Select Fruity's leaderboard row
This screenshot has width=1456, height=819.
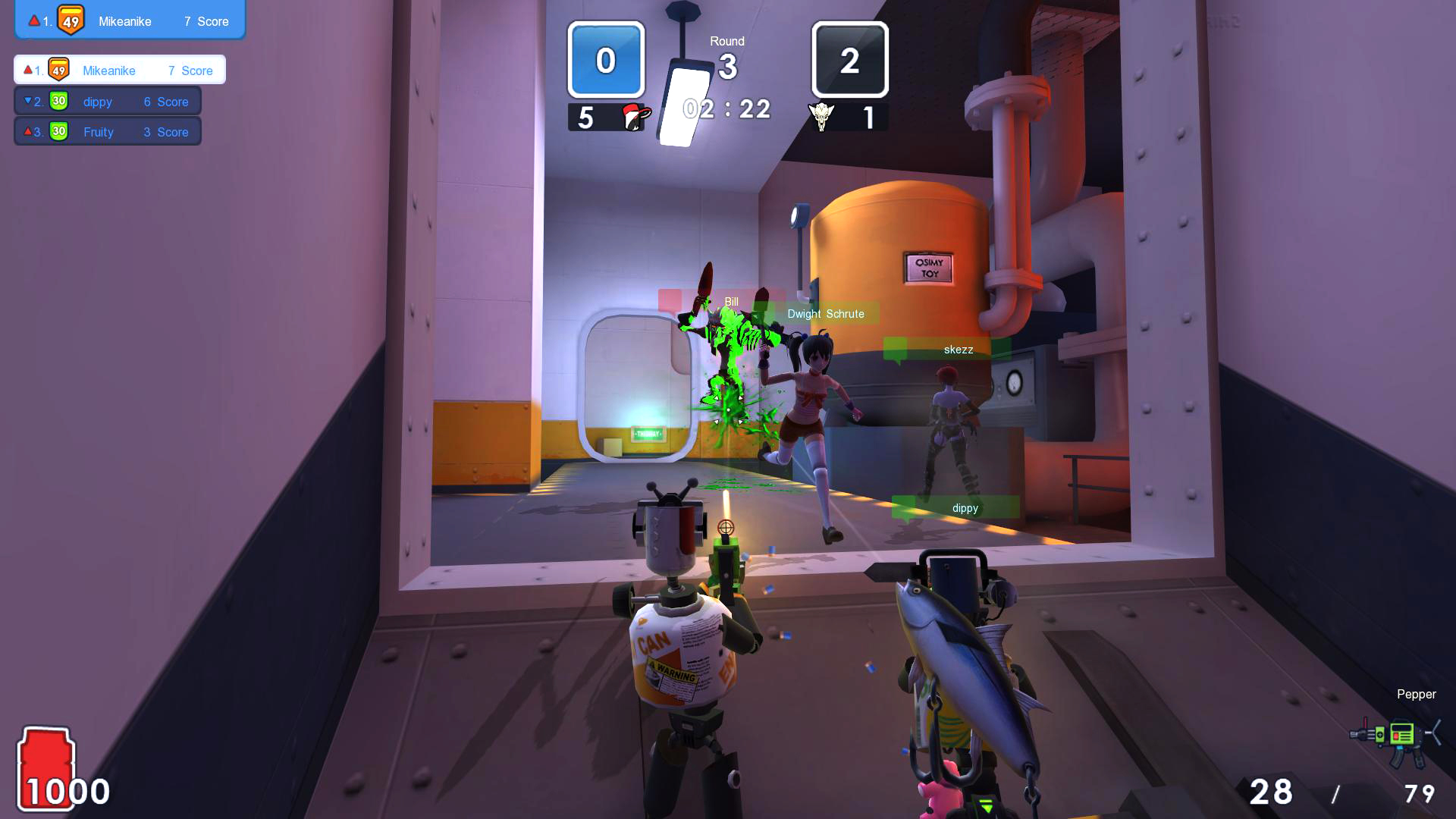(108, 132)
